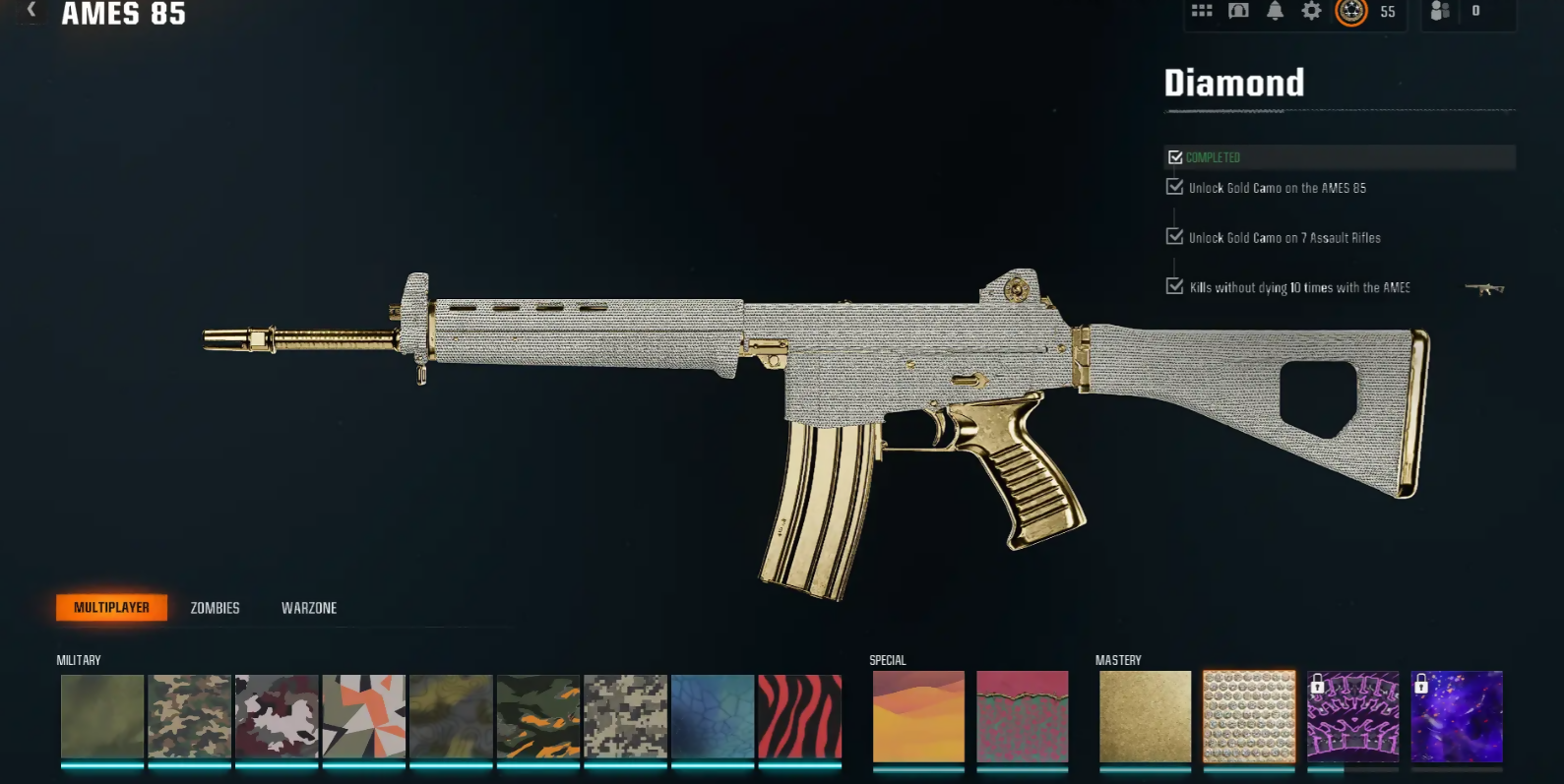
Task: Select the Diamond mastery camo swatch
Action: [x=1249, y=716]
